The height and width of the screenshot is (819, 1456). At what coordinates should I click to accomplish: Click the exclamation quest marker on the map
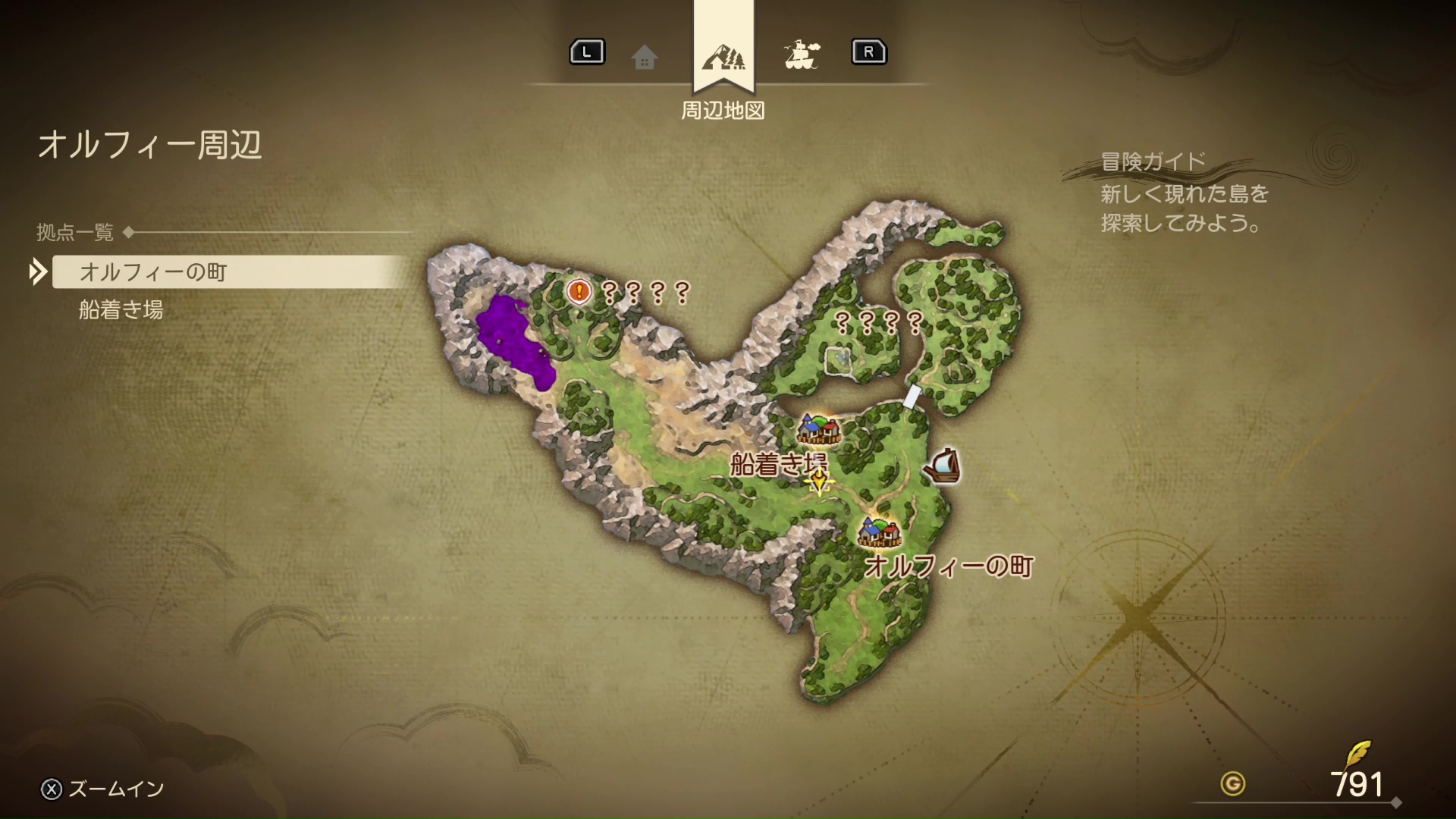[x=579, y=291]
